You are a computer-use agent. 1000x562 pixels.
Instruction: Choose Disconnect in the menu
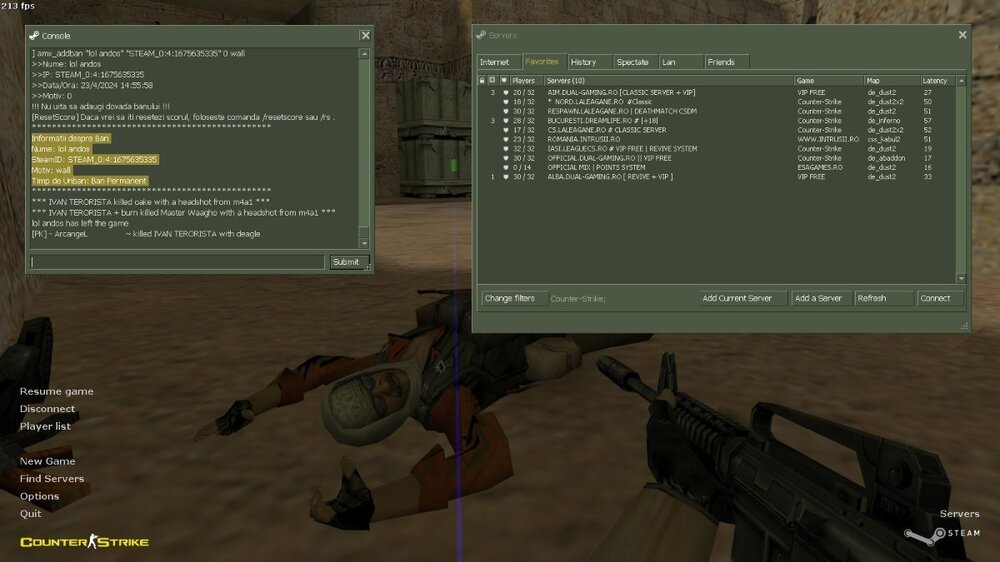[47, 409]
